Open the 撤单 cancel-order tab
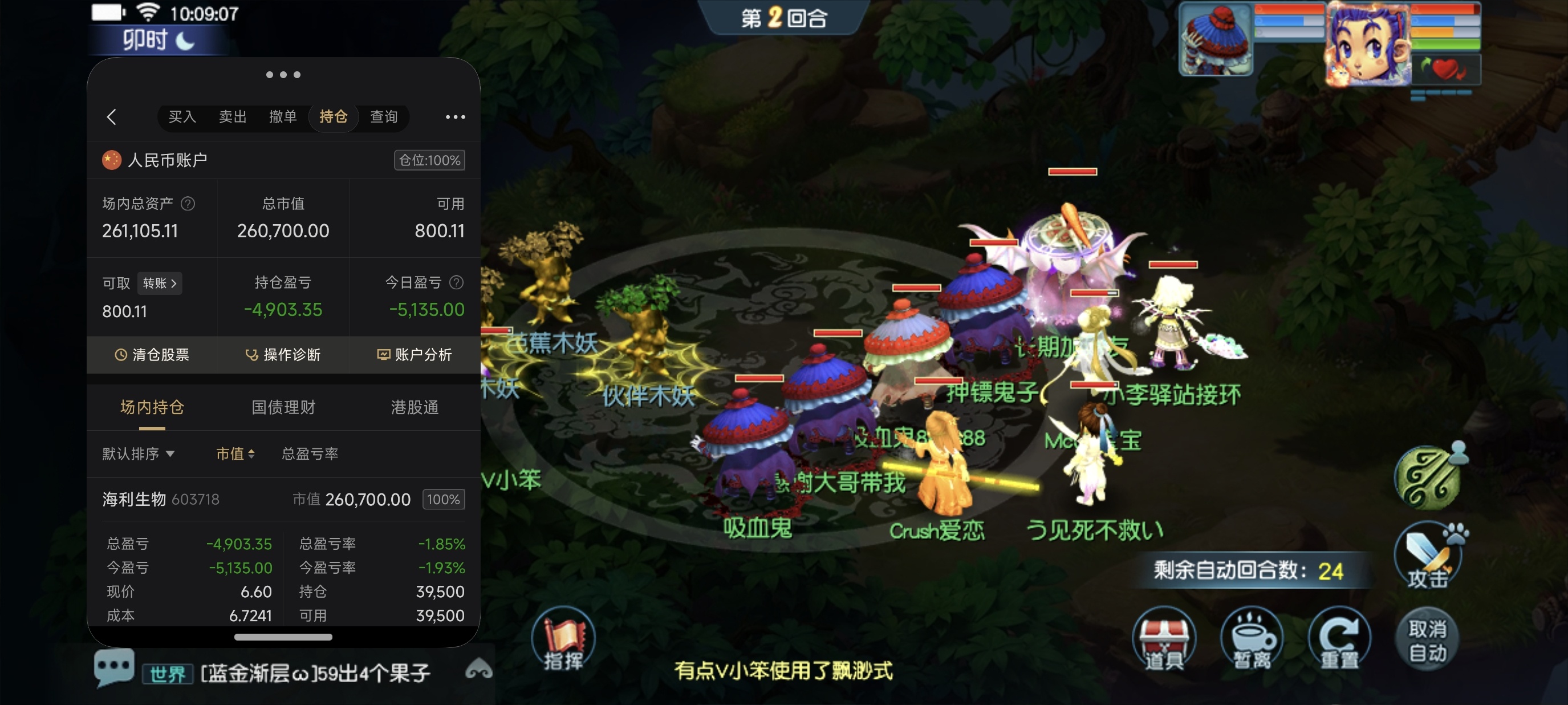Viewport: 1568px width, 705px height. click(283, 116)
